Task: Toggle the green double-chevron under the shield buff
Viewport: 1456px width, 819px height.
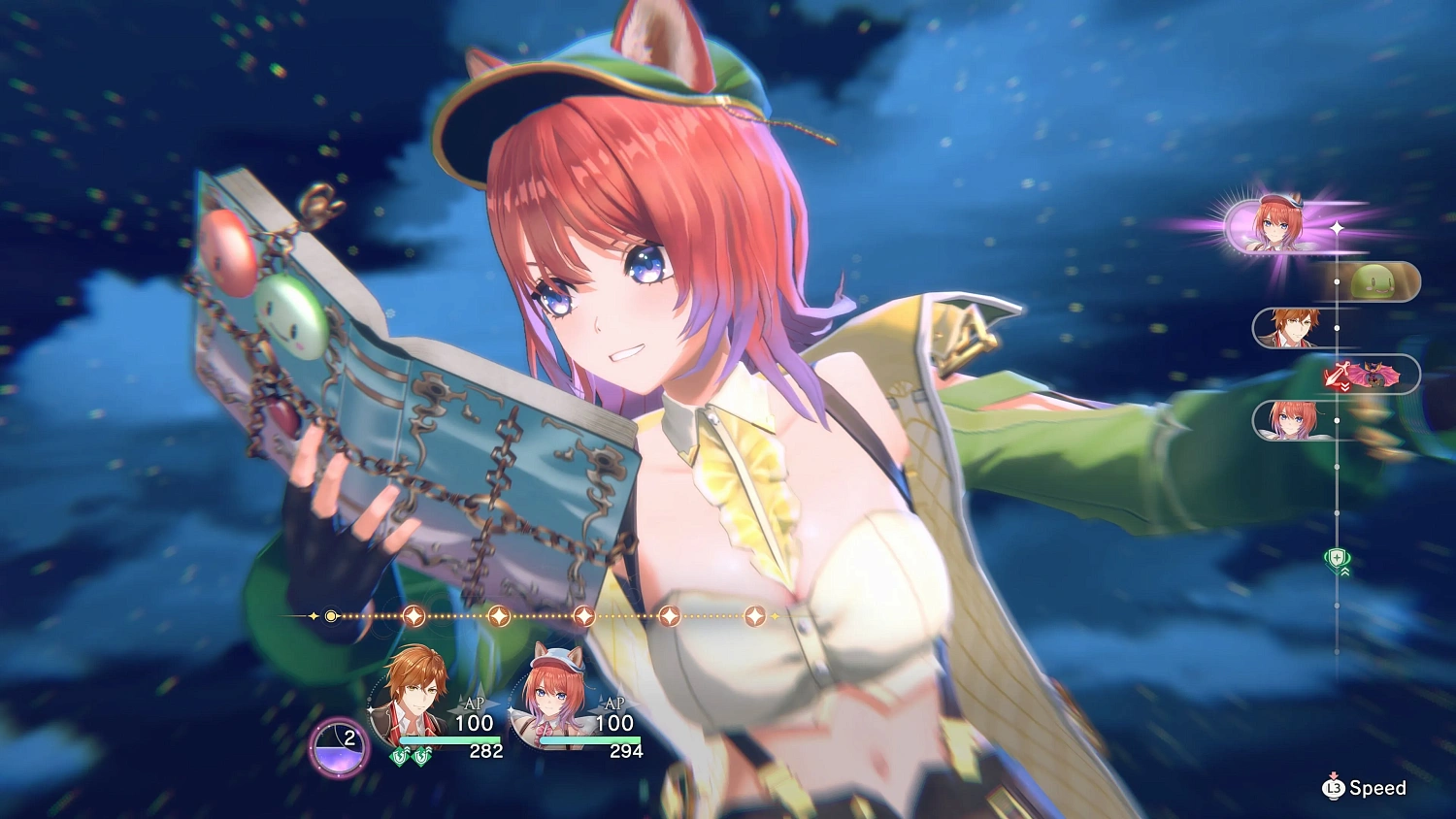Action: [x=1344, y=571]
